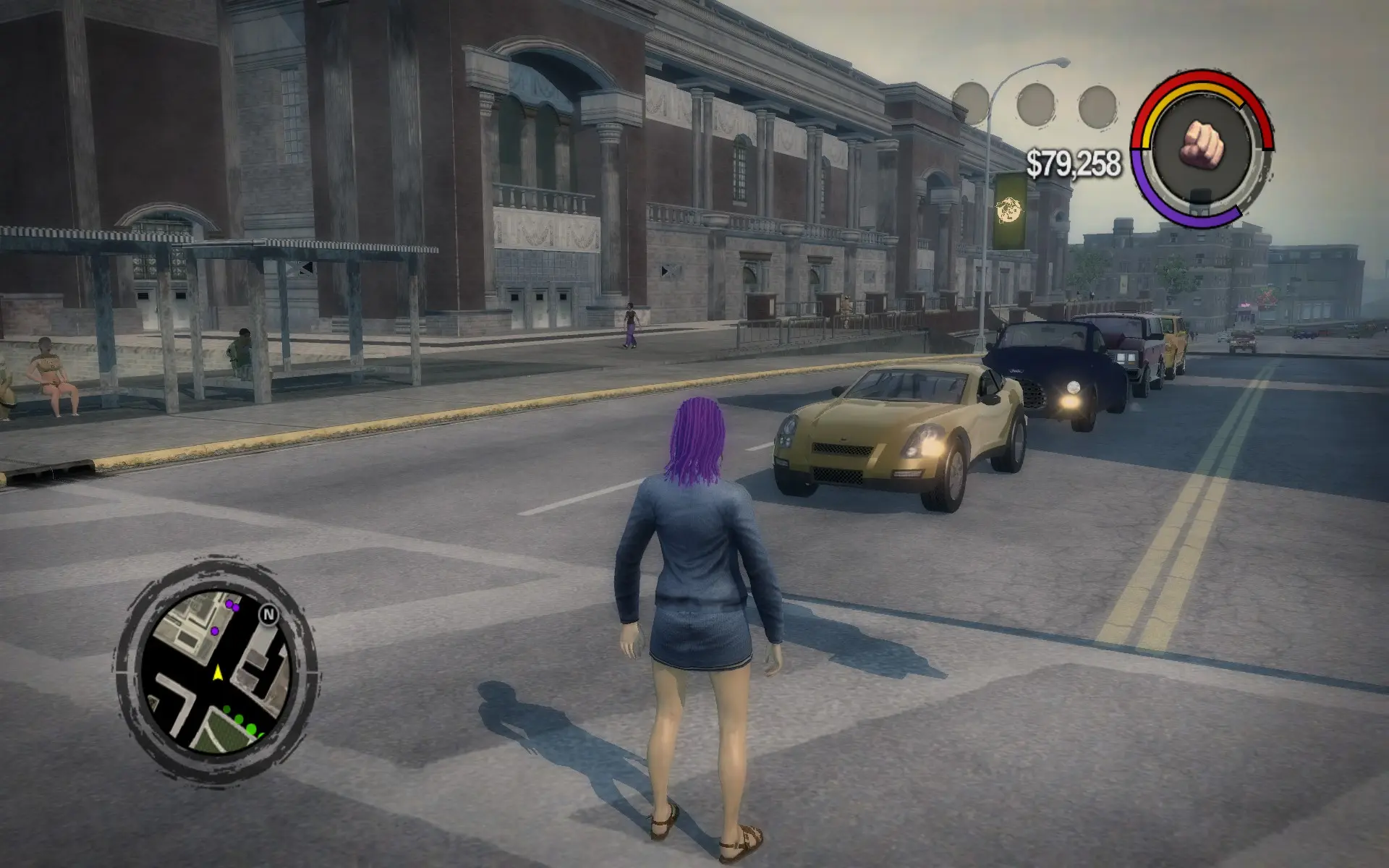Click the circular minimap
The width and height of the screenshot is (1389, 868).
(216, 671)
